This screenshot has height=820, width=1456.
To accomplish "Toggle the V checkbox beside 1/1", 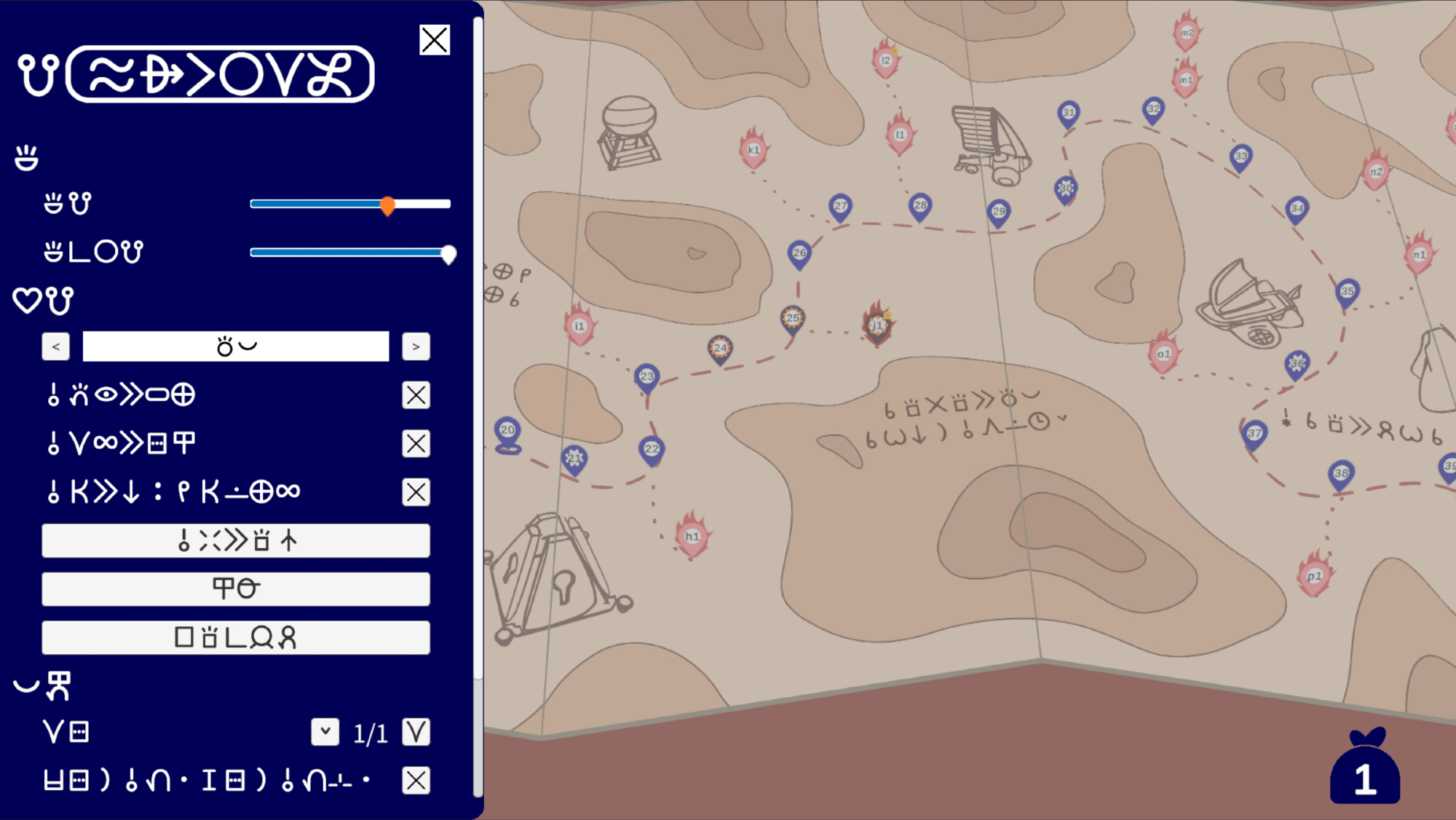I will point(416,732).
